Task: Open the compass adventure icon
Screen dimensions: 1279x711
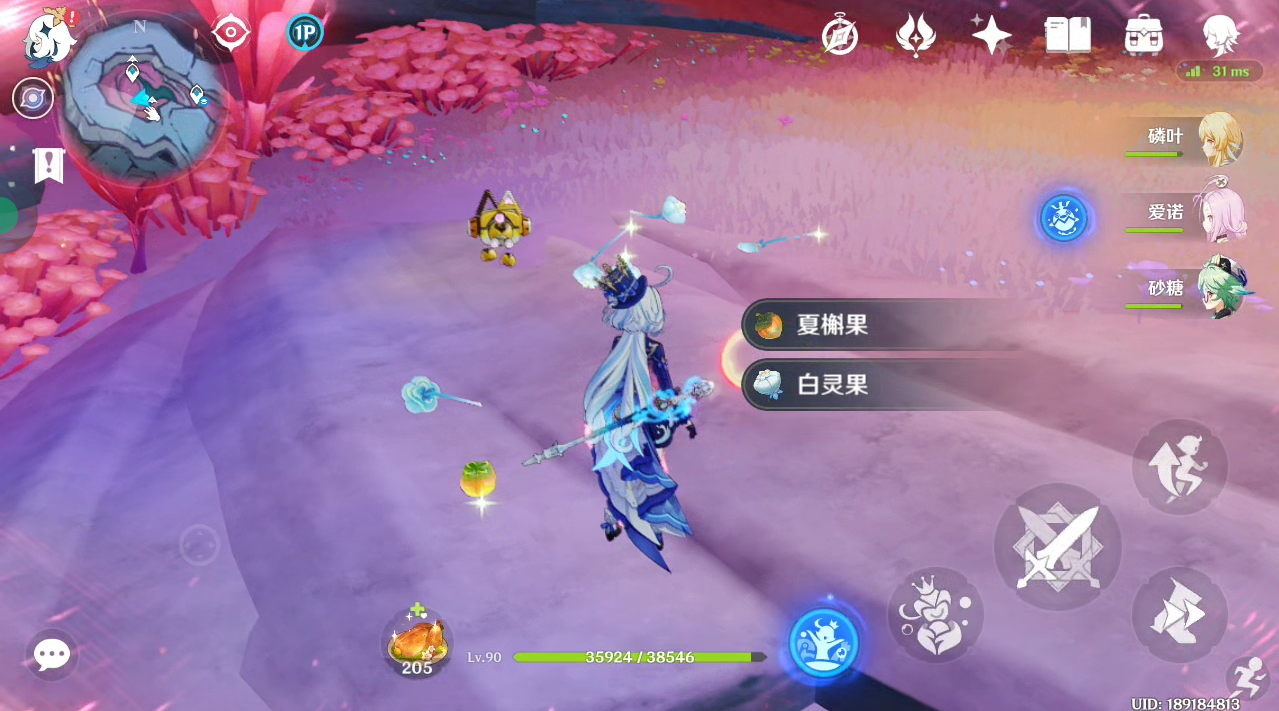Action: (840, 36)
